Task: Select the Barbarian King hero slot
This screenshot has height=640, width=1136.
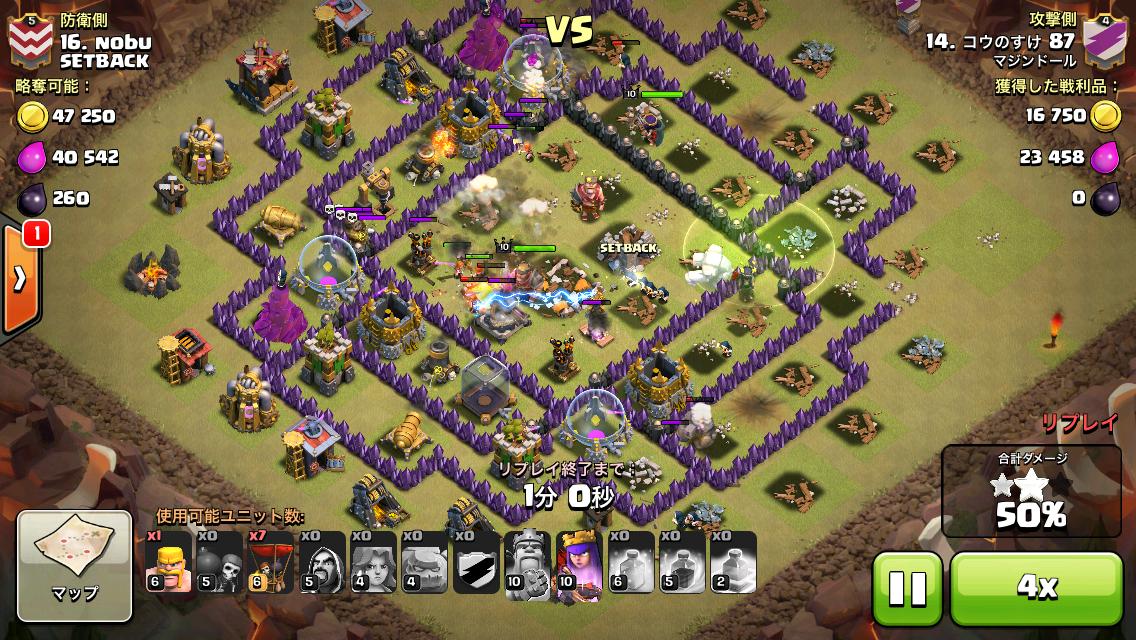Action: pos(527,563)
